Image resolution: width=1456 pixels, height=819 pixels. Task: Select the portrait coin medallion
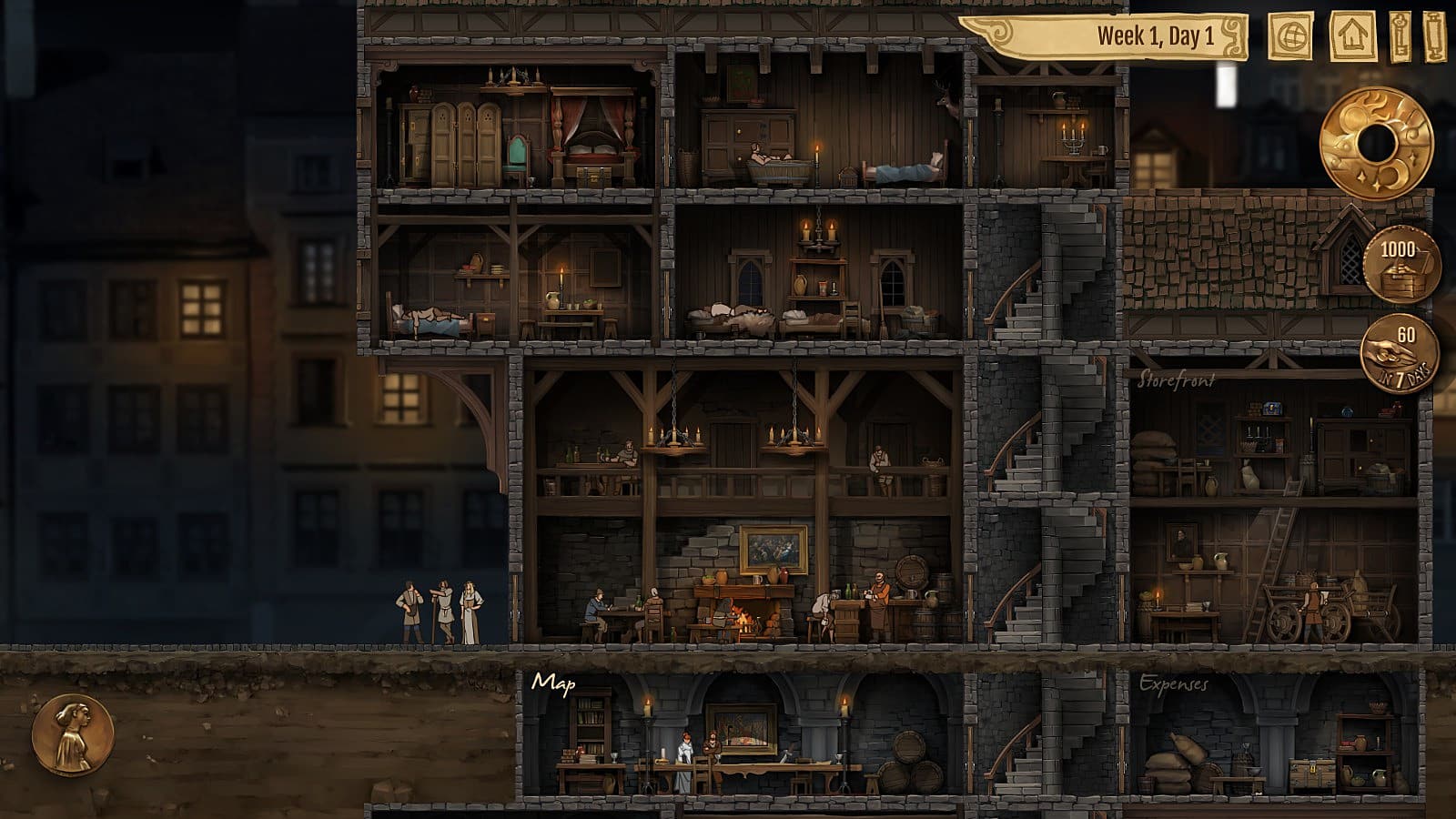click(73, 735)
